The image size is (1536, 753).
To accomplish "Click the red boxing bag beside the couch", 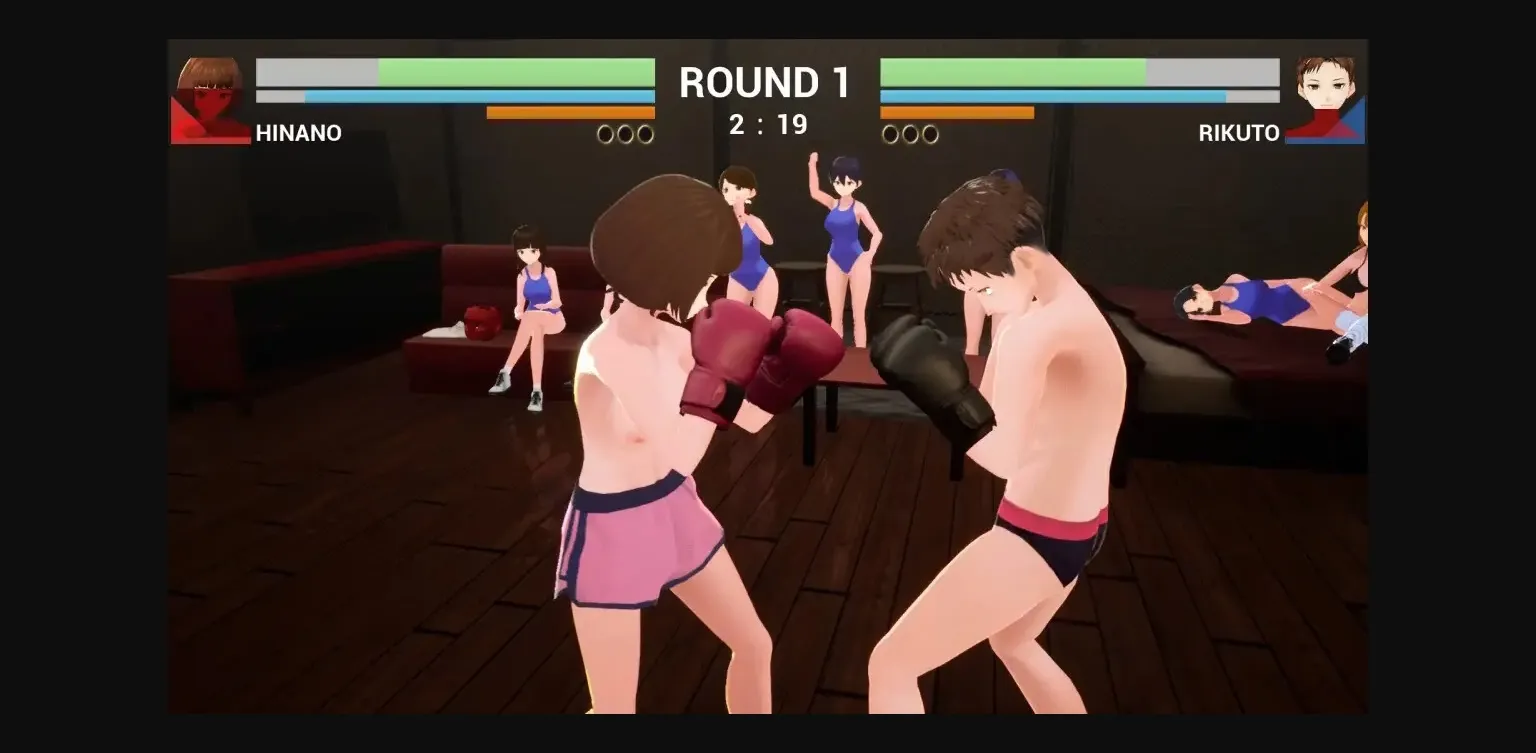I will pos(482,320).
